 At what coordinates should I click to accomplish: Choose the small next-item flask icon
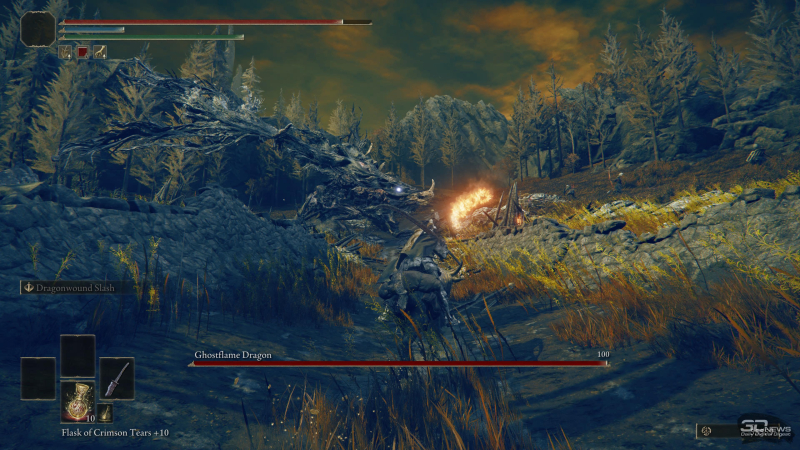pyautogui.click(x=105, y=413)
